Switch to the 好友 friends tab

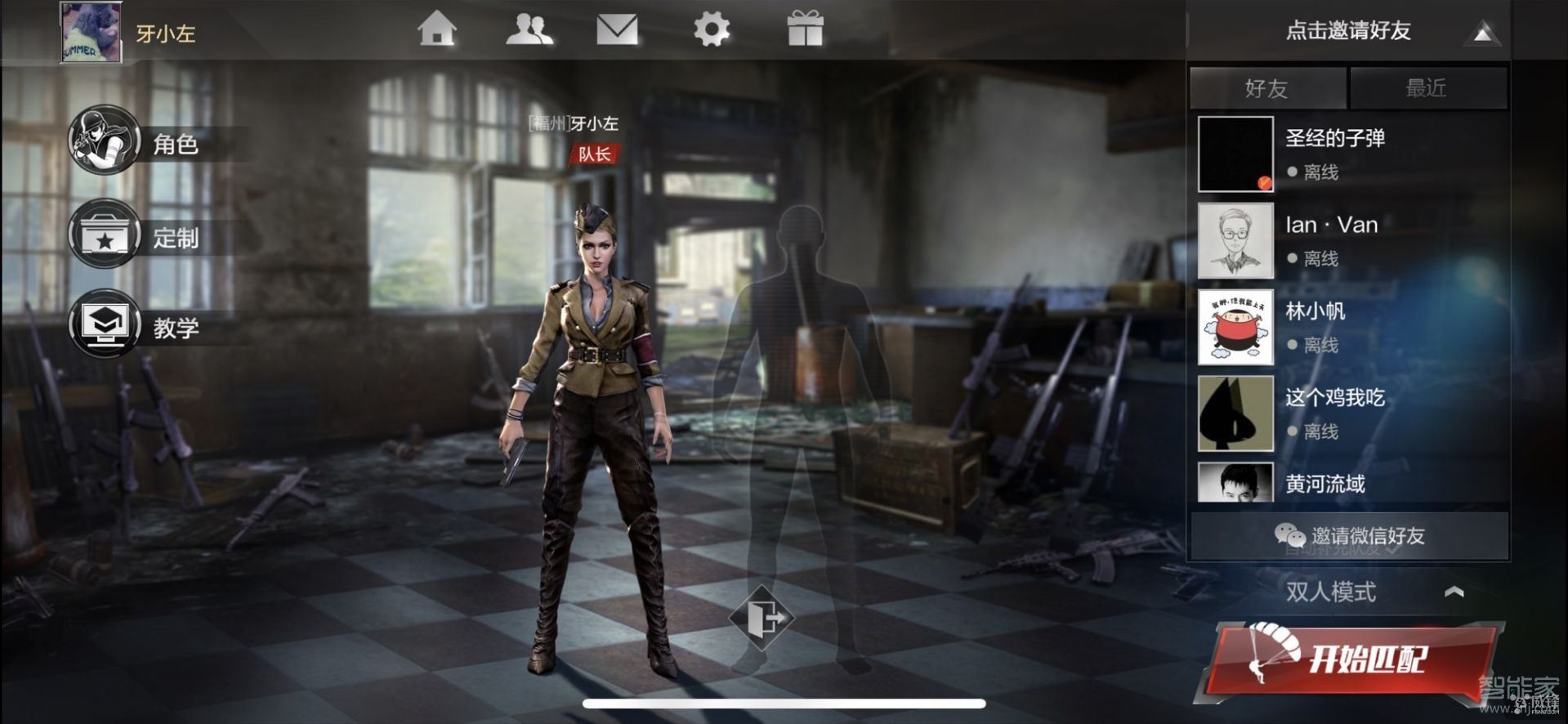point(1266,88)
